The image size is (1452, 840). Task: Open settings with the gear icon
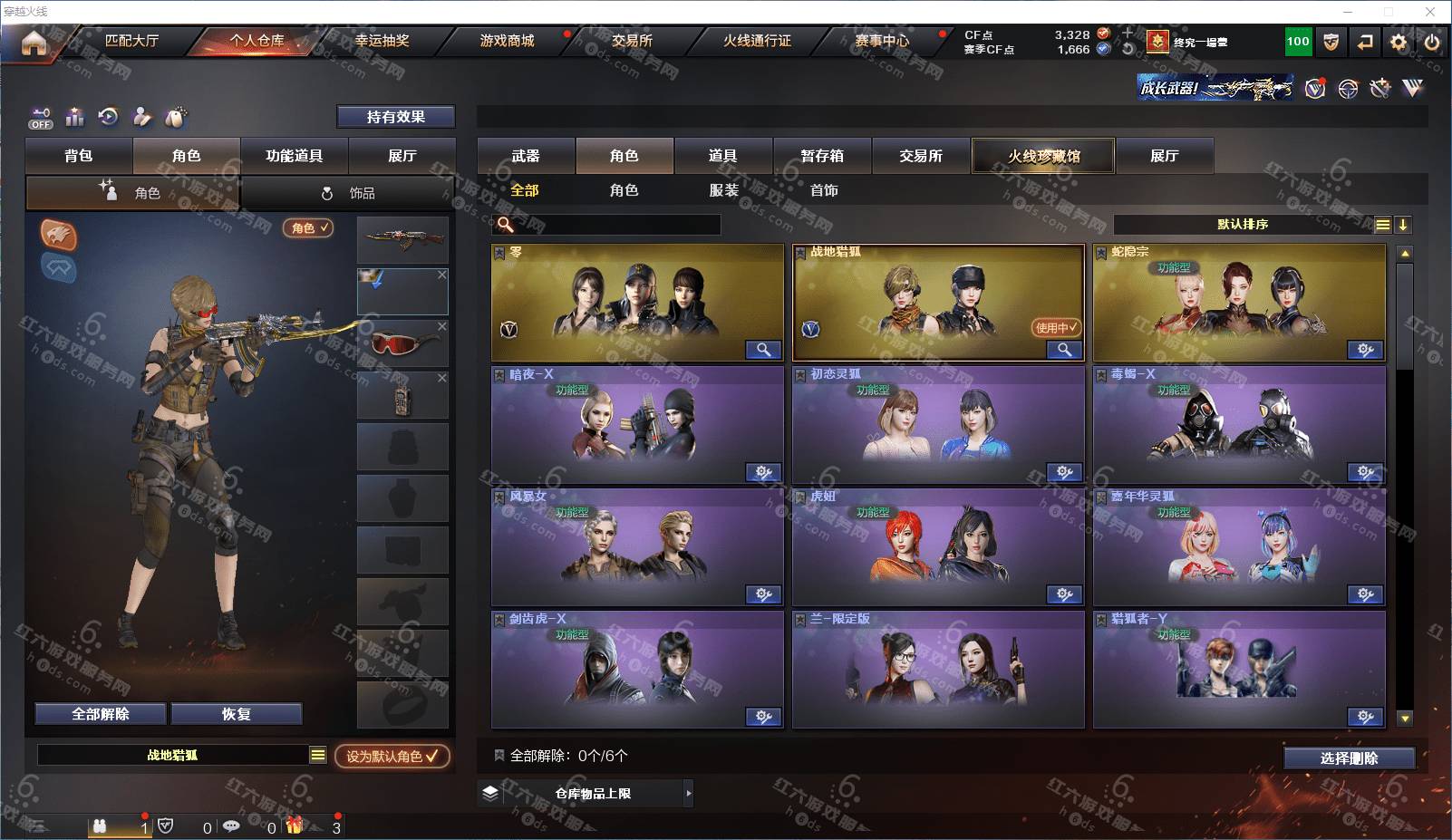click(x=1399, y=43)
